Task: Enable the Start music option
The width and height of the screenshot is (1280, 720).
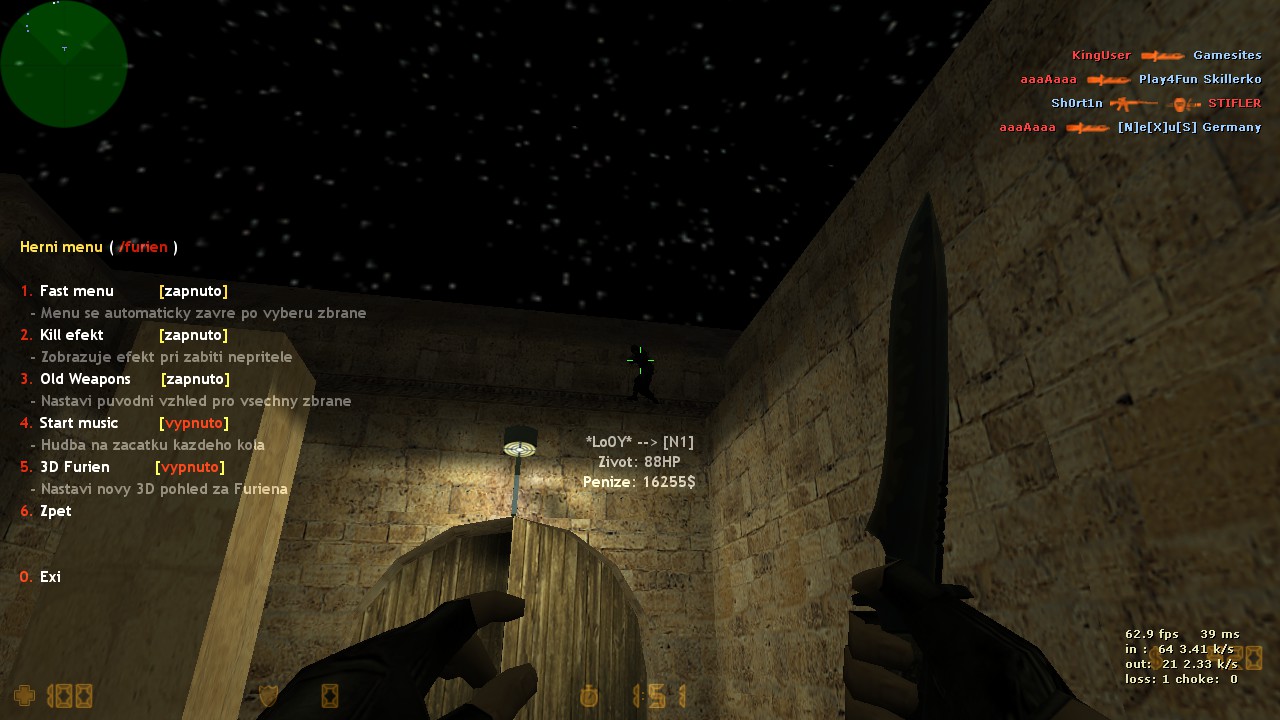Action: click(x=78, y=423)
